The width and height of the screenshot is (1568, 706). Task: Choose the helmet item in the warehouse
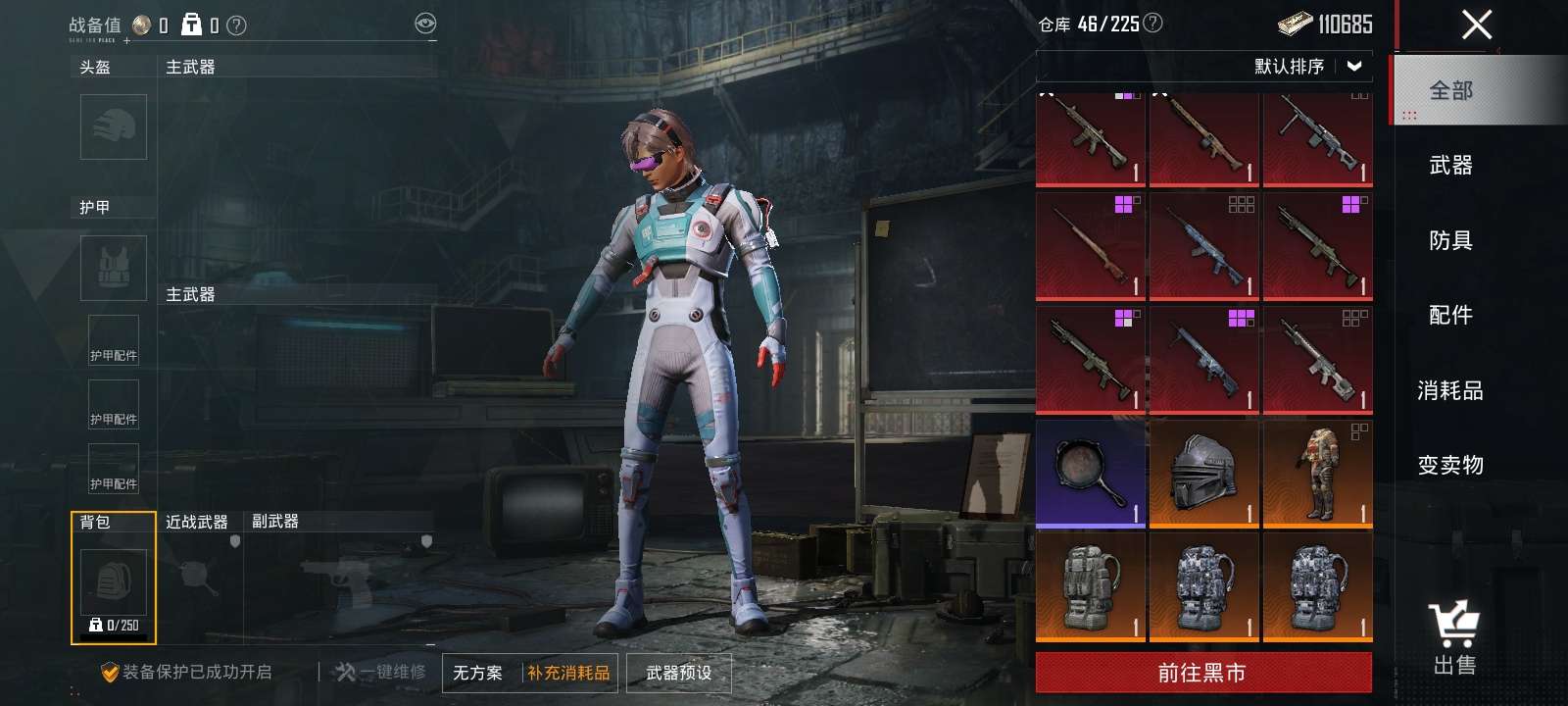tap(1204, 473)
